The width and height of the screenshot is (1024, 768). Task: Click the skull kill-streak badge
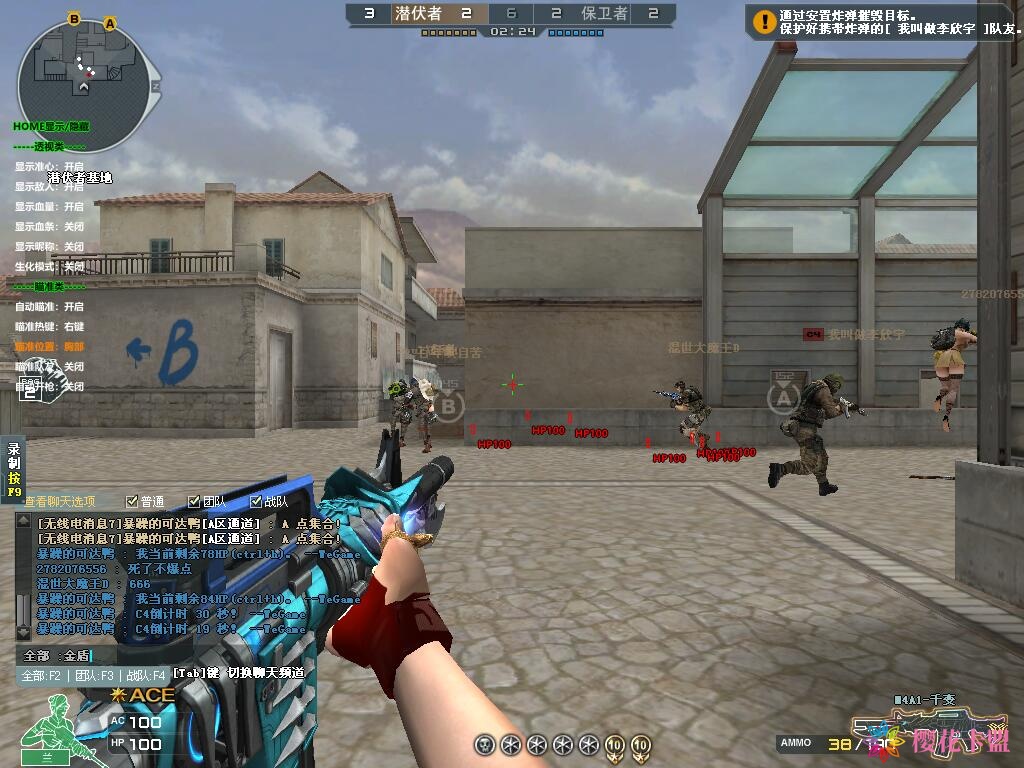(x=485, y=744)
